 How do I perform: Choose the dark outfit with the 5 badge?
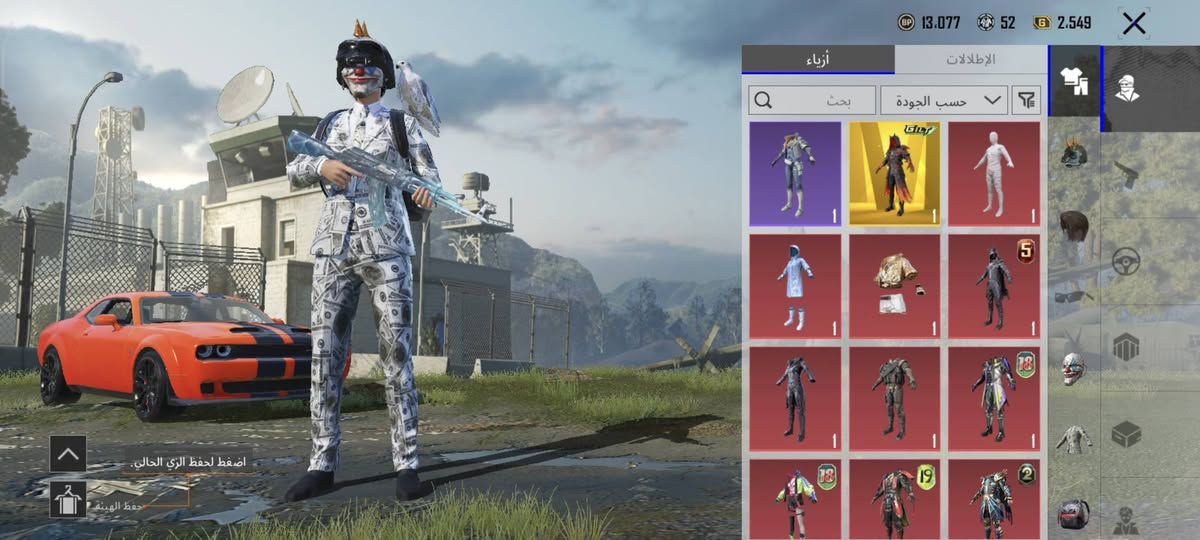coord(994,286)
